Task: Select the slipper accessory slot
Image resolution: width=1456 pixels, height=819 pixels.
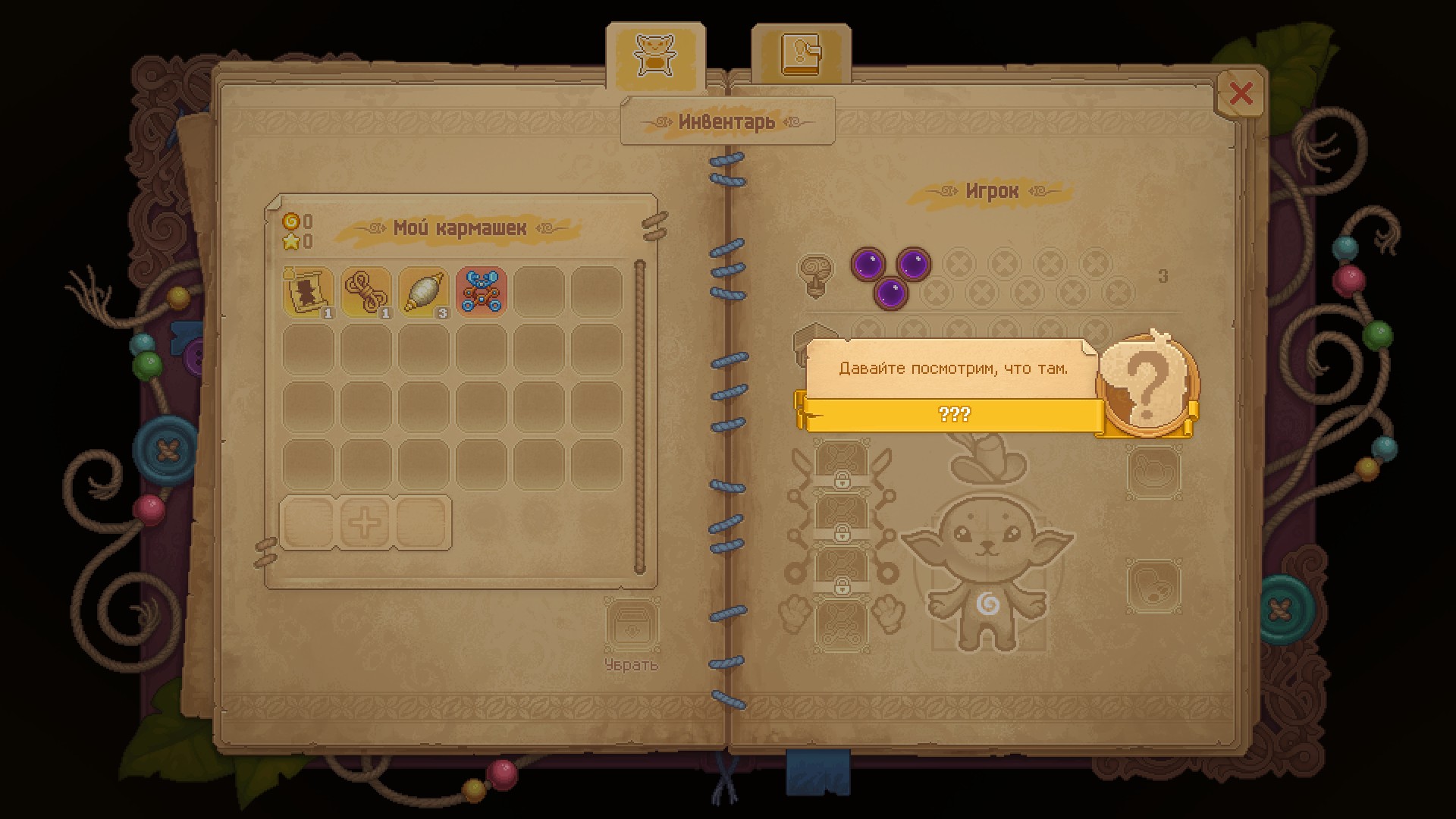Action: (1153, 585)
